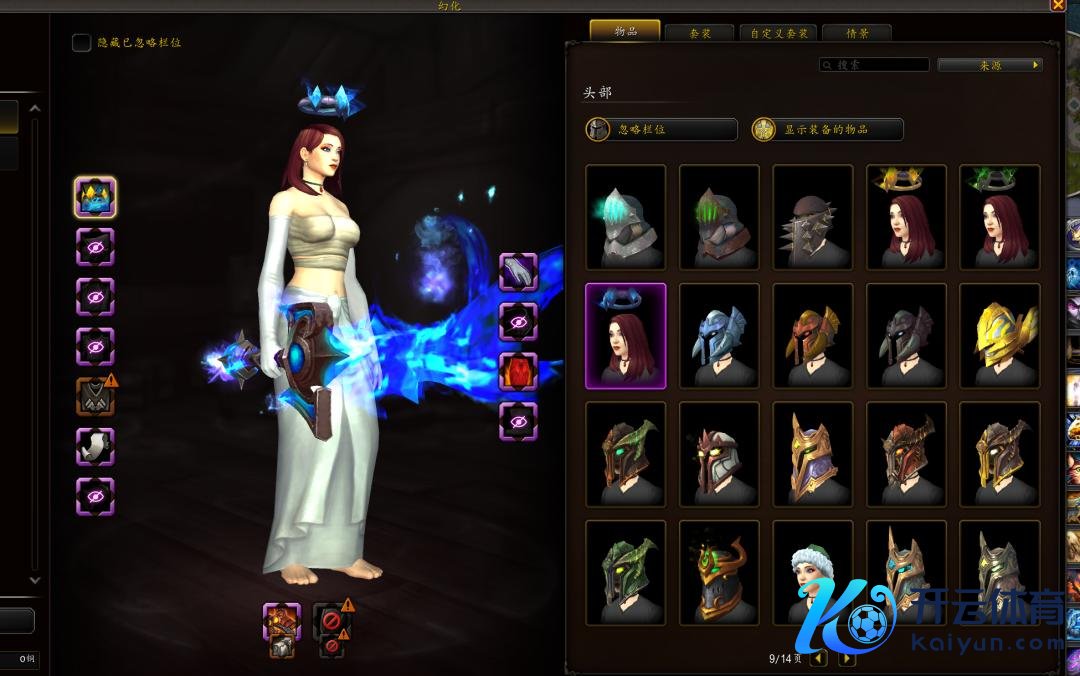
Task: Open the 来源 filter dropdown
Action: click(x=989, y=65)
